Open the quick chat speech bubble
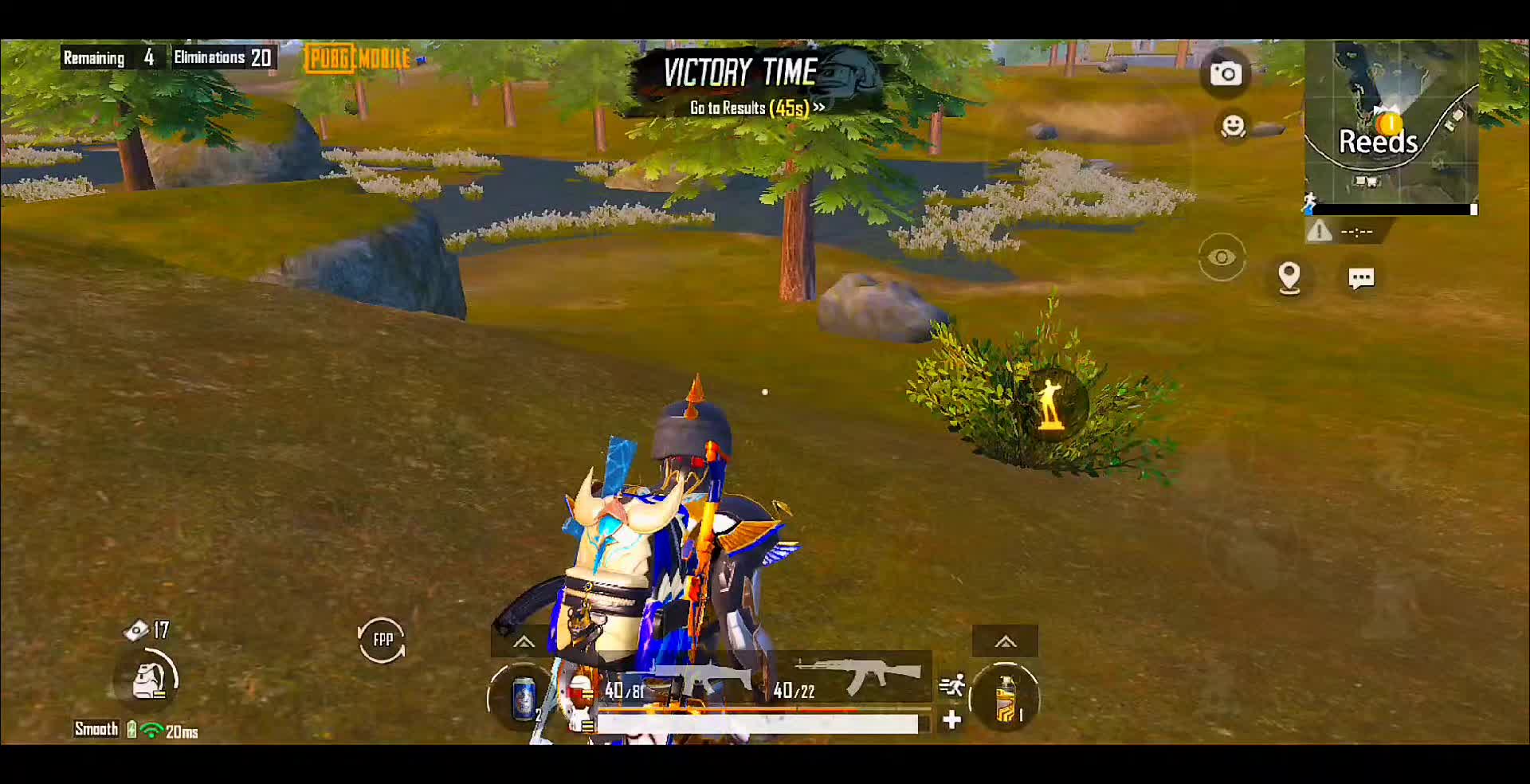Image resolution: width=1530 pixels, height=784 pixels. coord(1360,278)
